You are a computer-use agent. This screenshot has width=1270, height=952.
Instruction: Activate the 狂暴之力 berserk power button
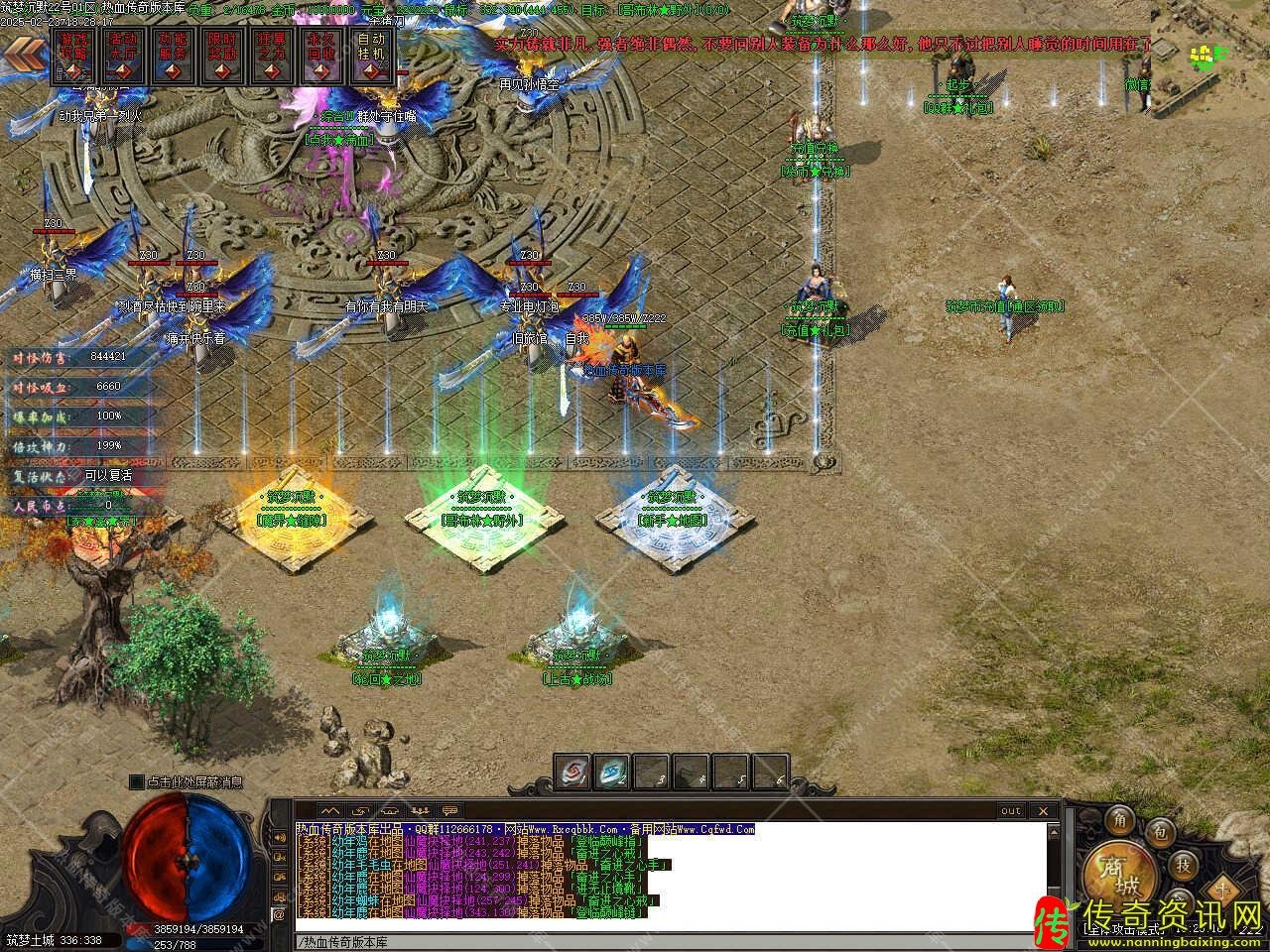272,56
